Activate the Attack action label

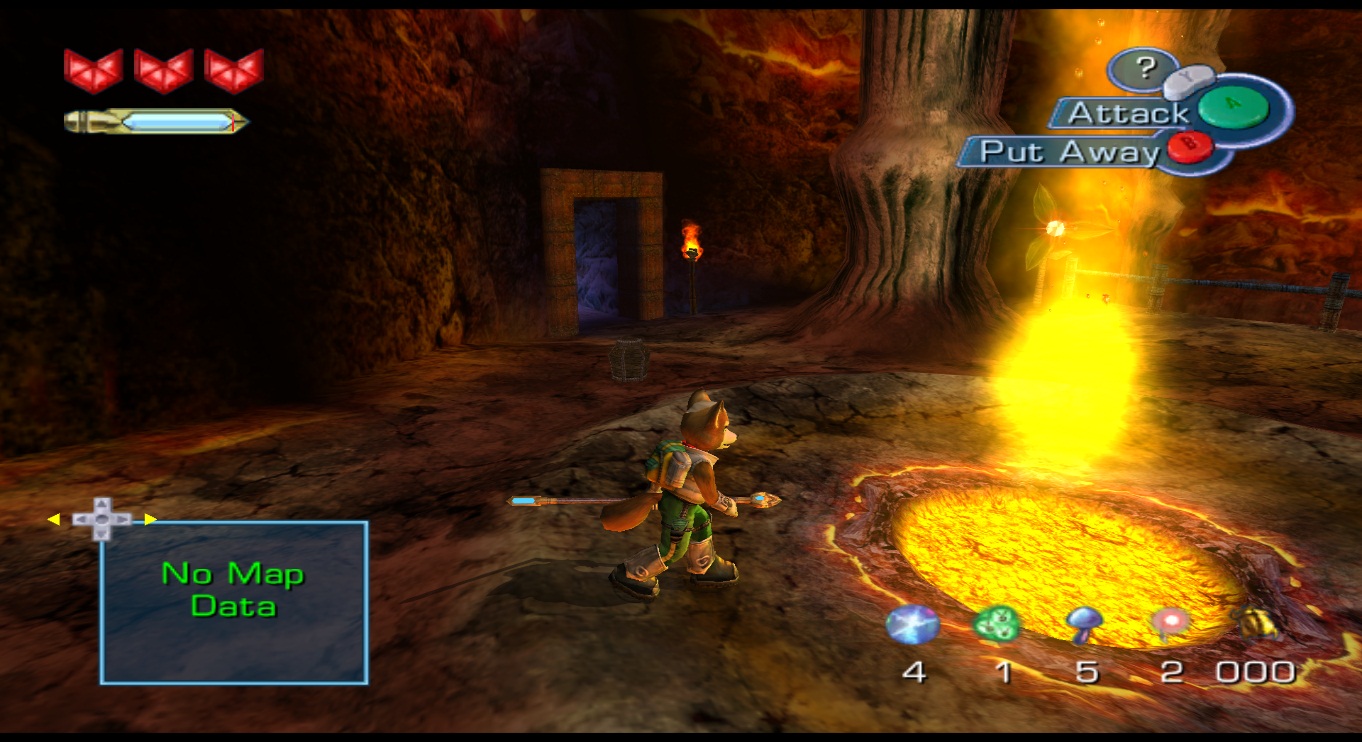[x=1127, y=114]
